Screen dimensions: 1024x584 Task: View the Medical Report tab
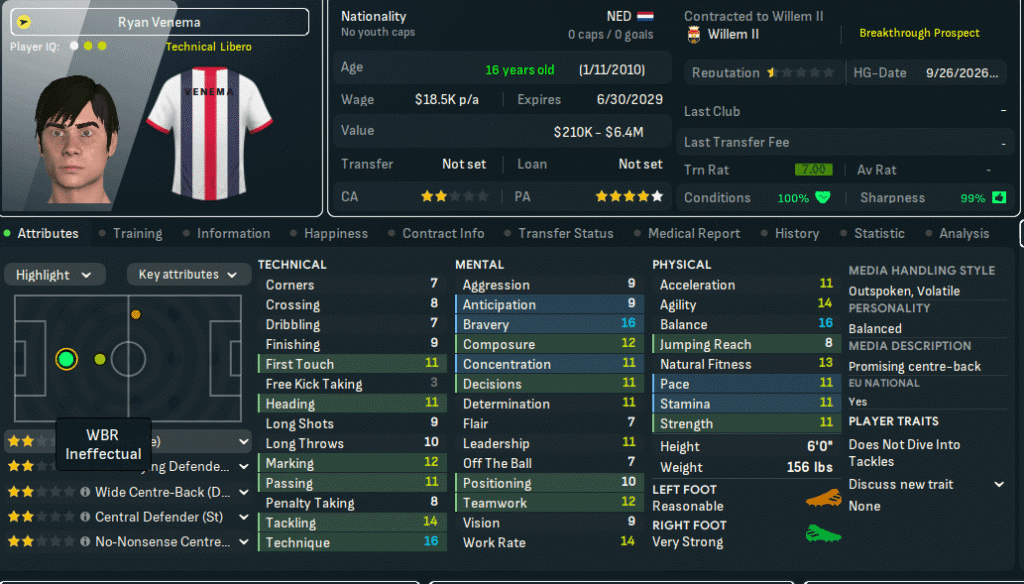[694, 233]
